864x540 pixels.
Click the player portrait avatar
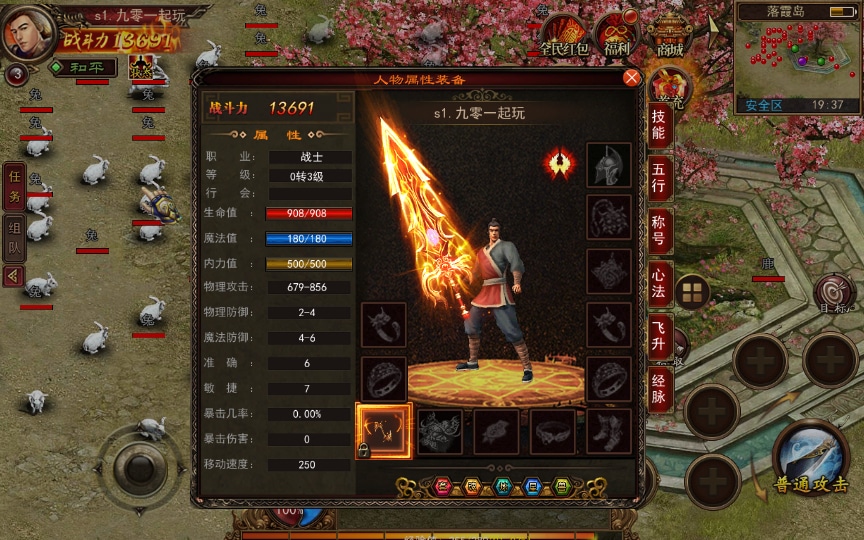click(28, 31)
